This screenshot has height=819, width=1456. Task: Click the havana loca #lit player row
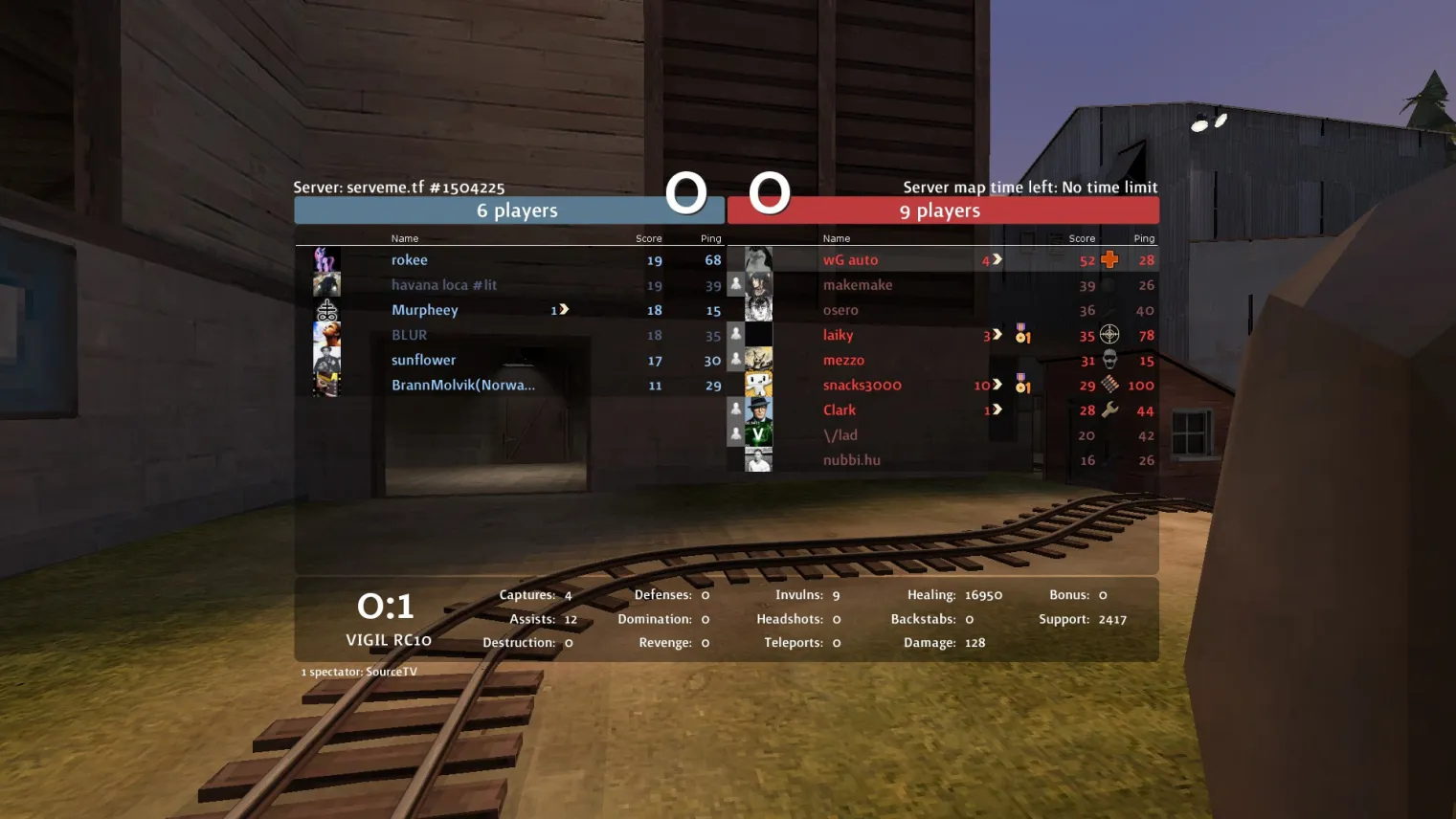pyautogui.click(x=444, y=285)
